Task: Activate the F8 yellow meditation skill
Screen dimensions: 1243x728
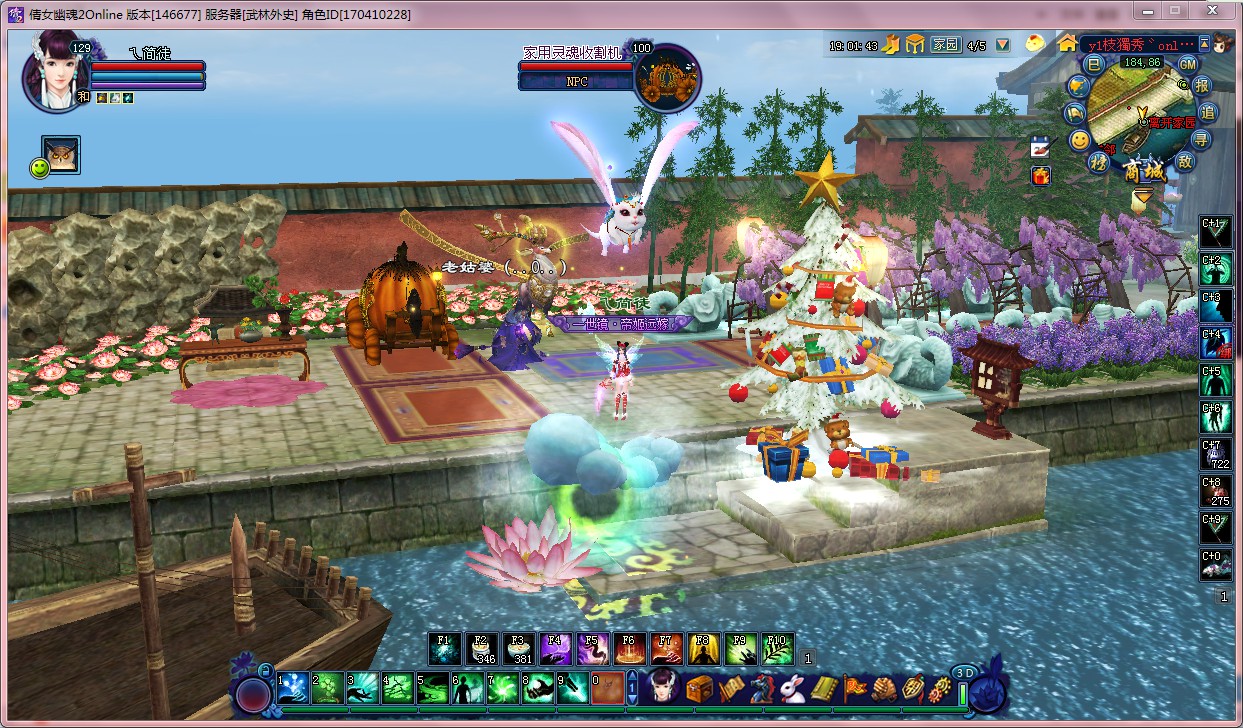Action: pyautogui.click(x=702, y=649)
